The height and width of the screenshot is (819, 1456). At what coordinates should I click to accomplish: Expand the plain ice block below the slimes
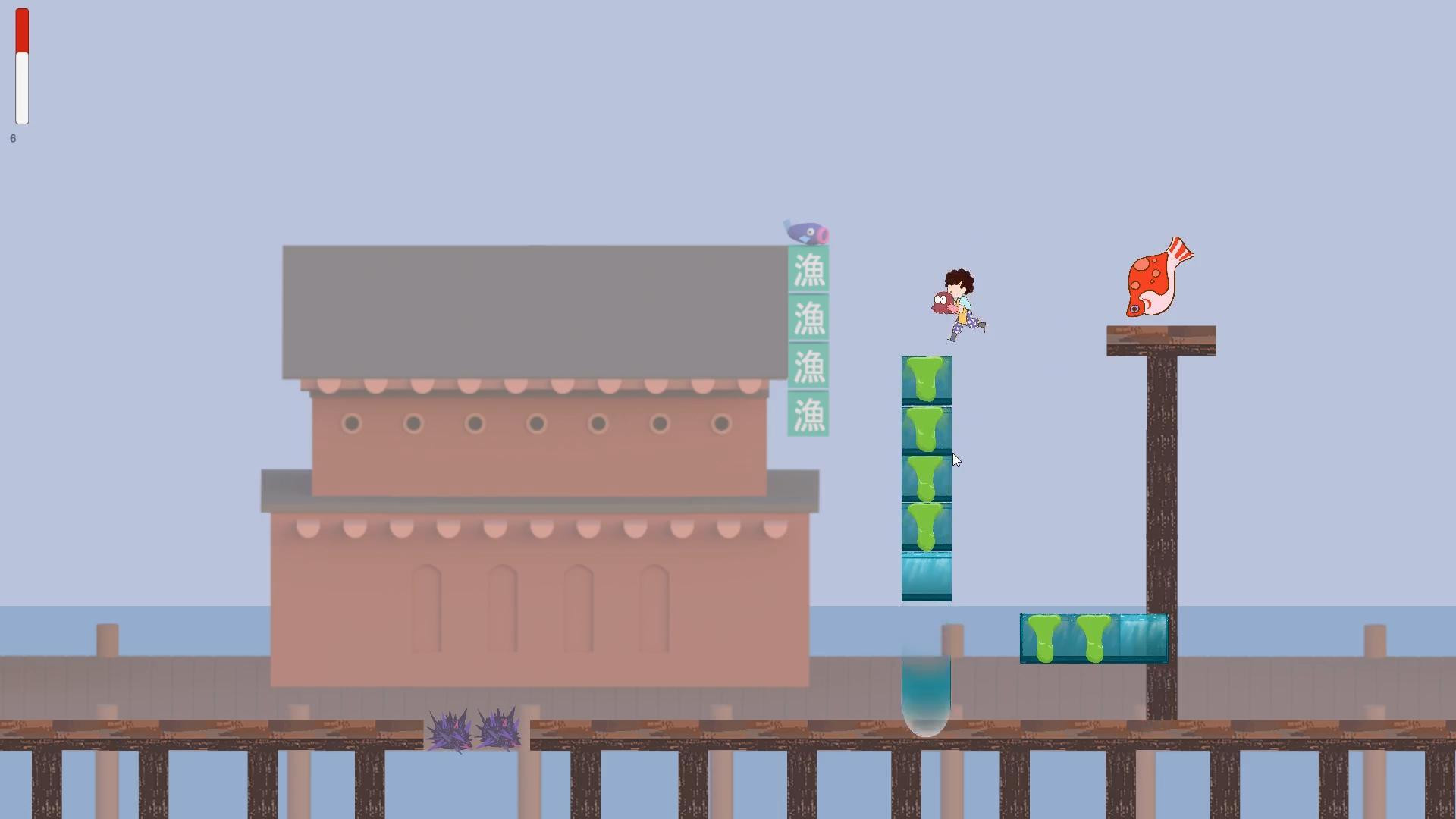(926, 575)
